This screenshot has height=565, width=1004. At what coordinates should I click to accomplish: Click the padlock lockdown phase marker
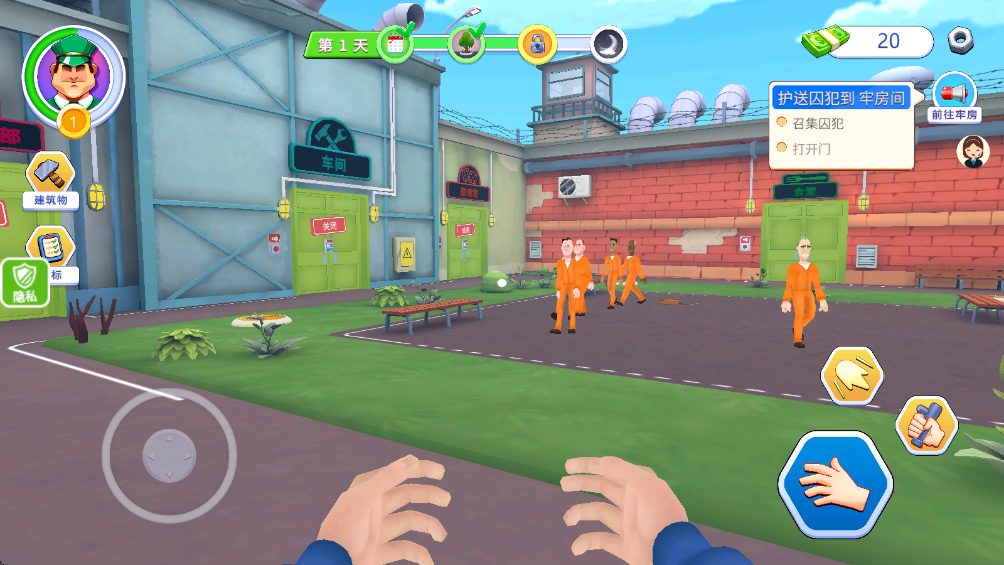coord(537,43)
